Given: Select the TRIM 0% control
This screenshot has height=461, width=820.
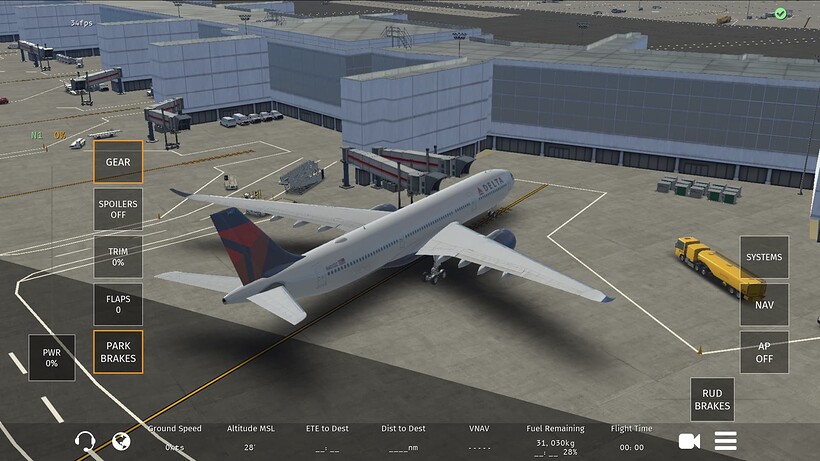Looking at the screenshot, I should click(x=118, y=256).
